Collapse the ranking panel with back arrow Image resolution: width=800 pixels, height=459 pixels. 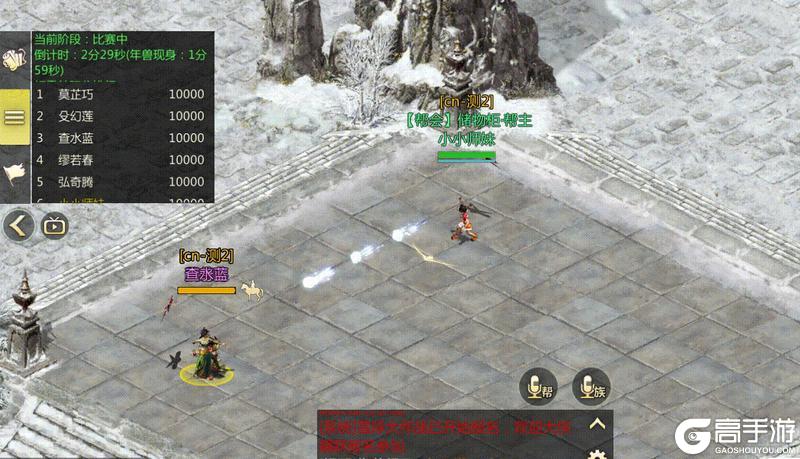coord(17,225)
